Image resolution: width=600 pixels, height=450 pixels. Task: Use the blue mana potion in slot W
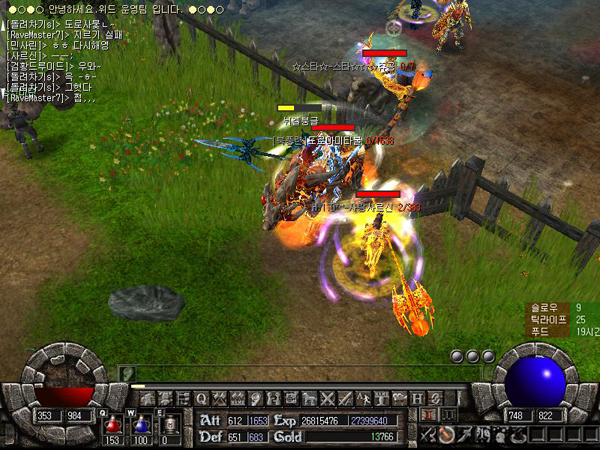(141, 424)
